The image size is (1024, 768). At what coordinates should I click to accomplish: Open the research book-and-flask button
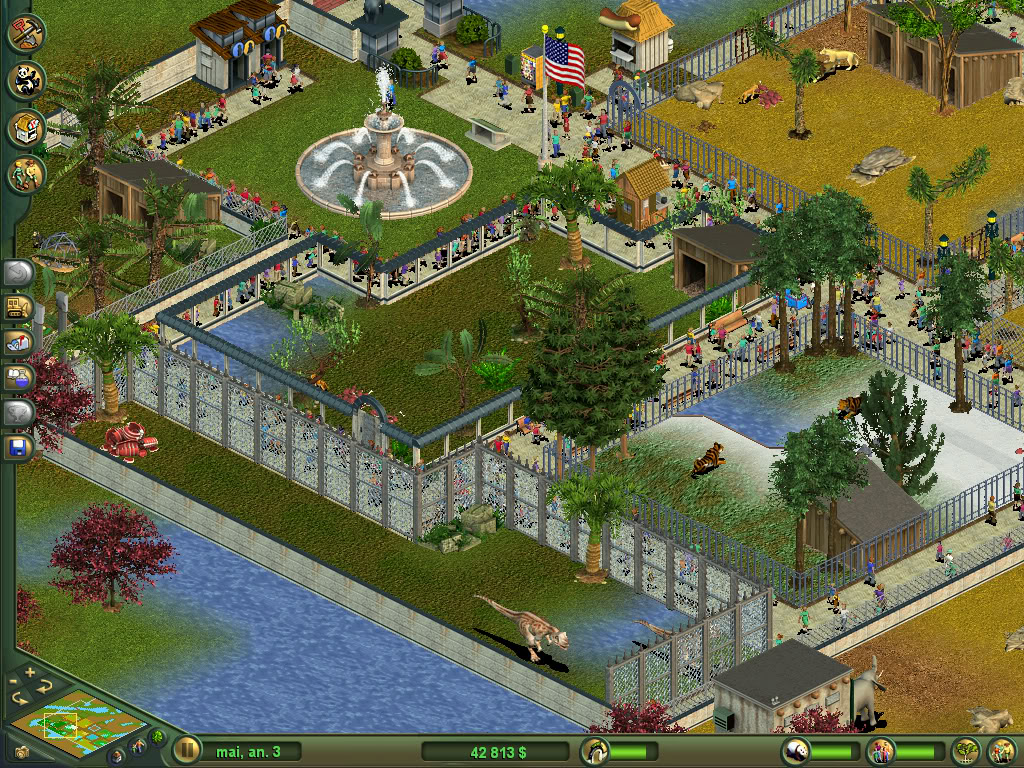pos(20,377)
